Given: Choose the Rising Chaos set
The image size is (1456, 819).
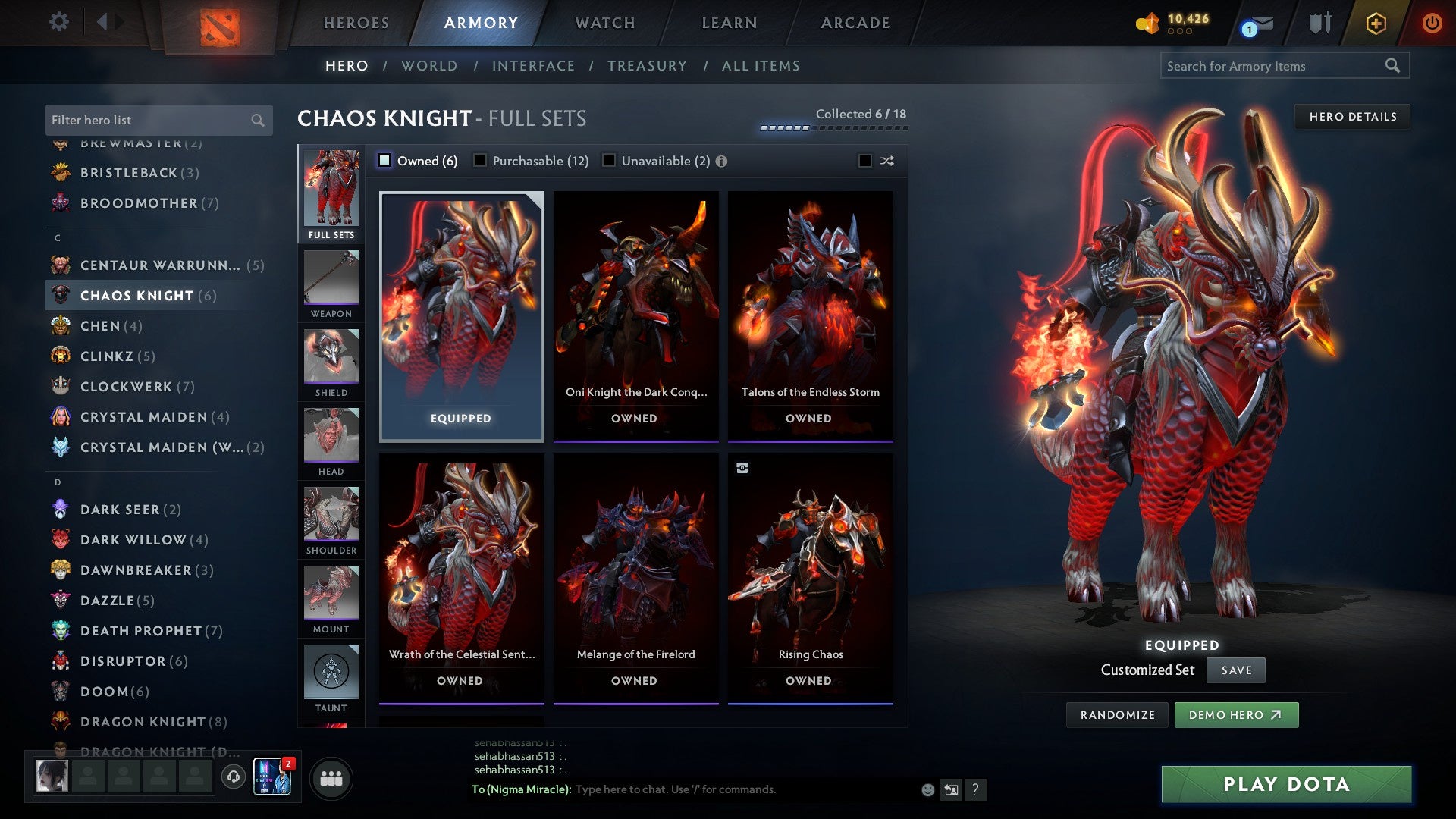Looking at the screenshot, I should click(810, 577).
